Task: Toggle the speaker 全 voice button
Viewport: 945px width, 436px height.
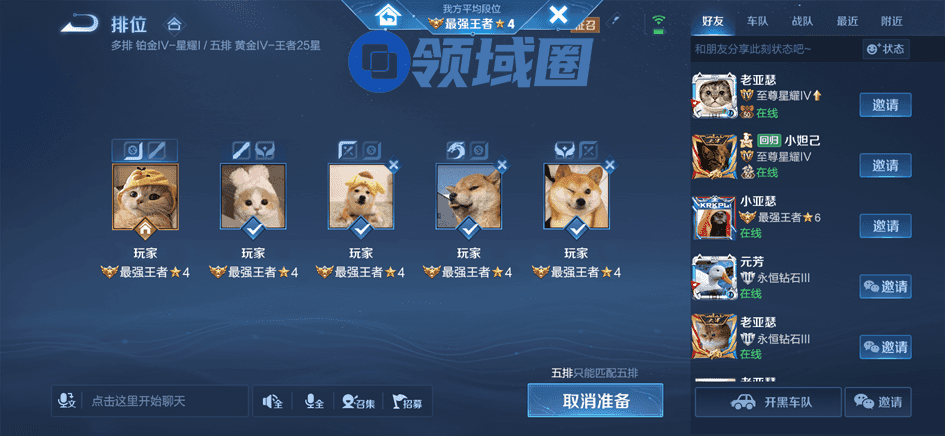Action: tap(272, 402)
